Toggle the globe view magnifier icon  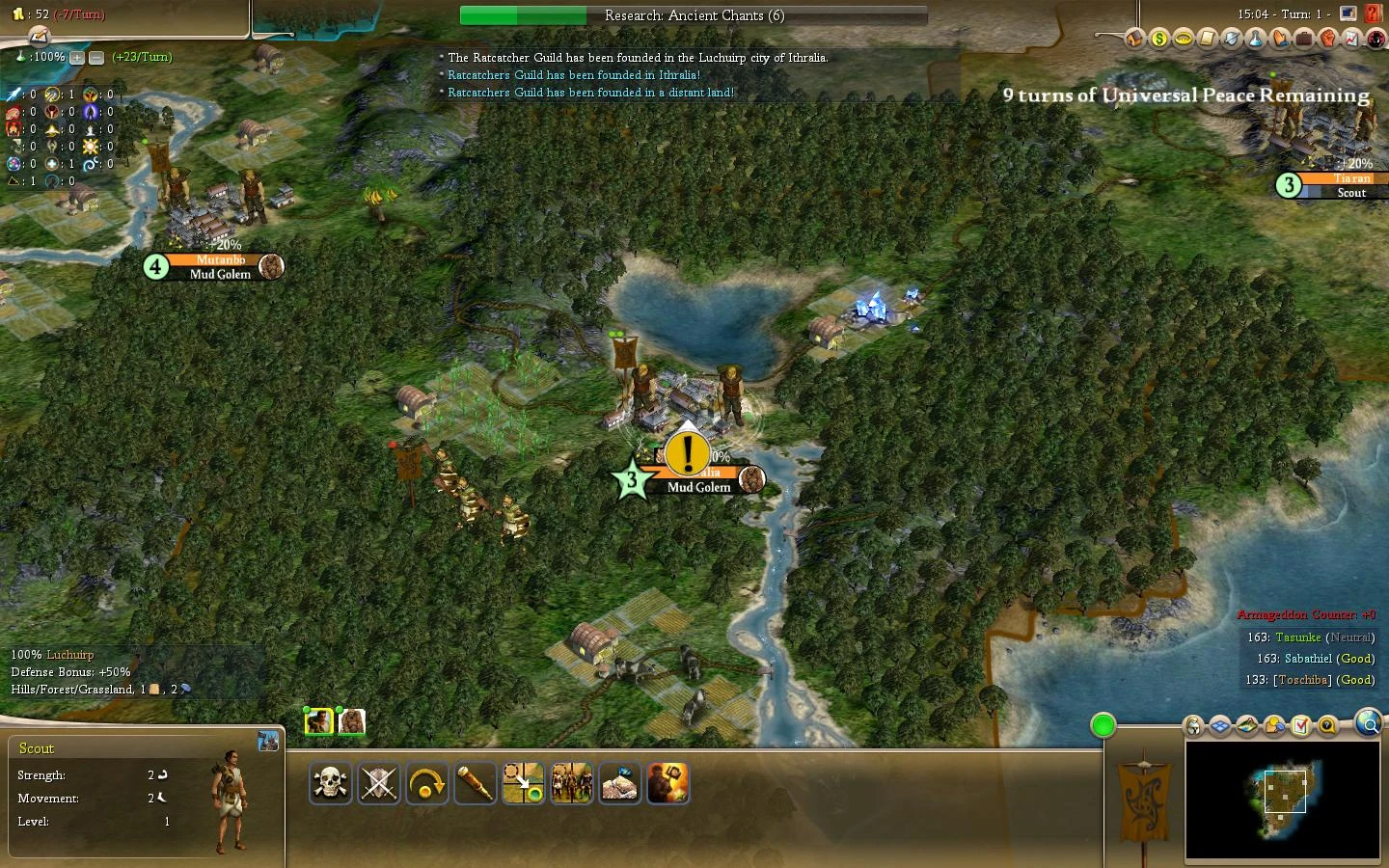pyautogui.click(x=1370, y=726)
